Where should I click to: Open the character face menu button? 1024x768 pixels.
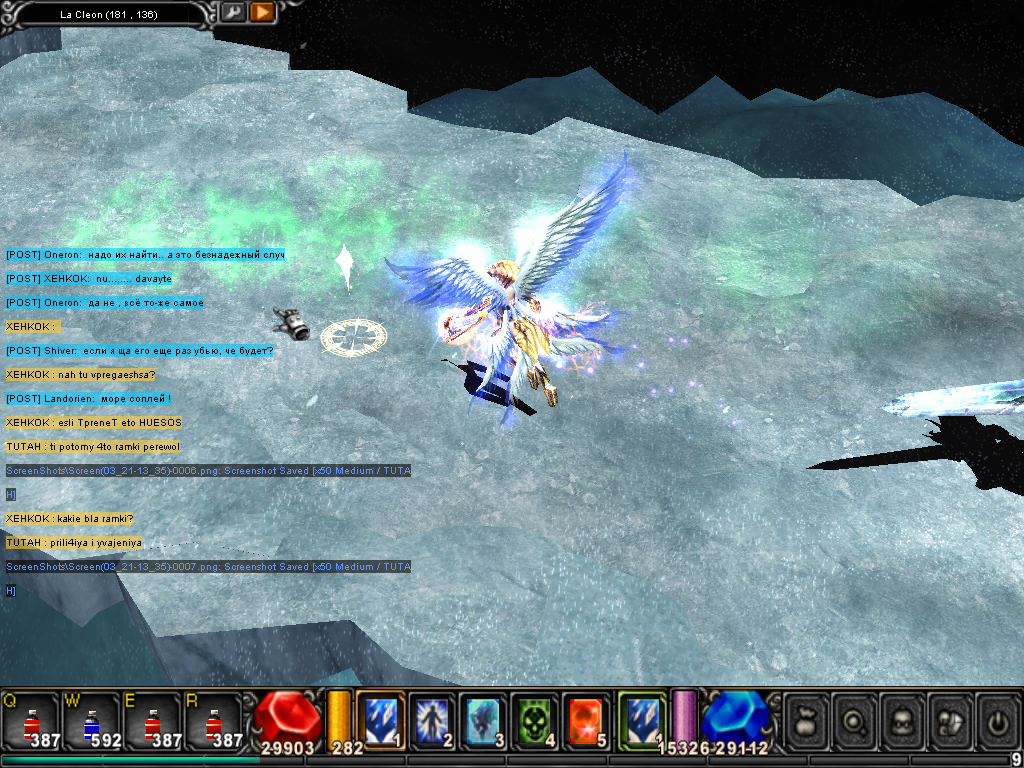904,720
